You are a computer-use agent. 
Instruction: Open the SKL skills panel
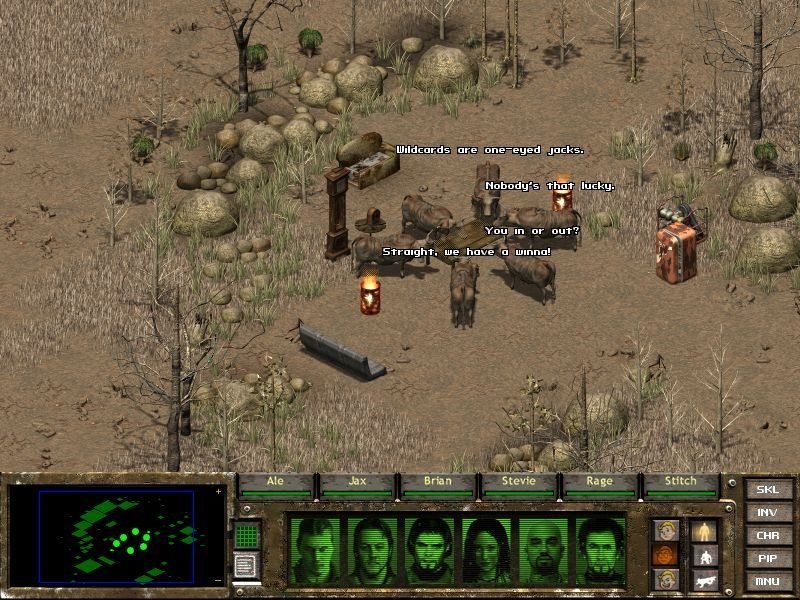[767, 489]
